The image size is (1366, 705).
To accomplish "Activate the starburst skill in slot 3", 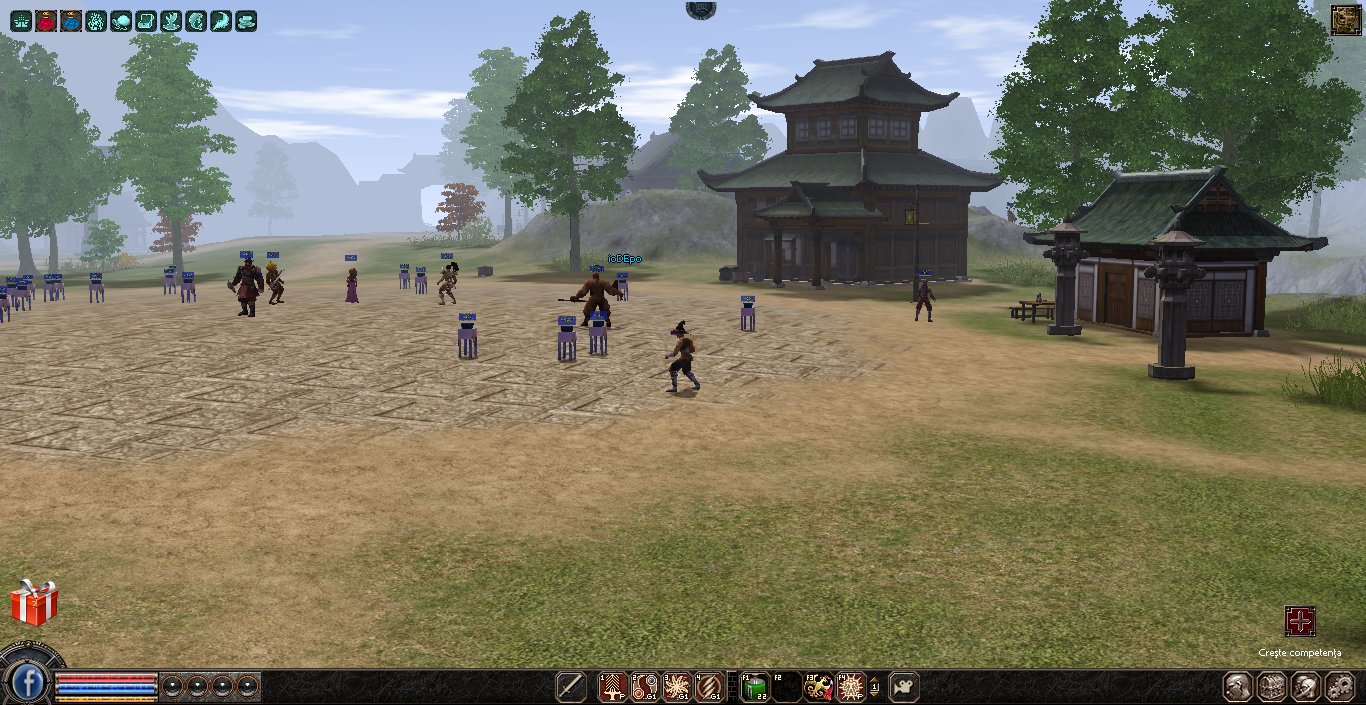I will [x=677, y=687].
